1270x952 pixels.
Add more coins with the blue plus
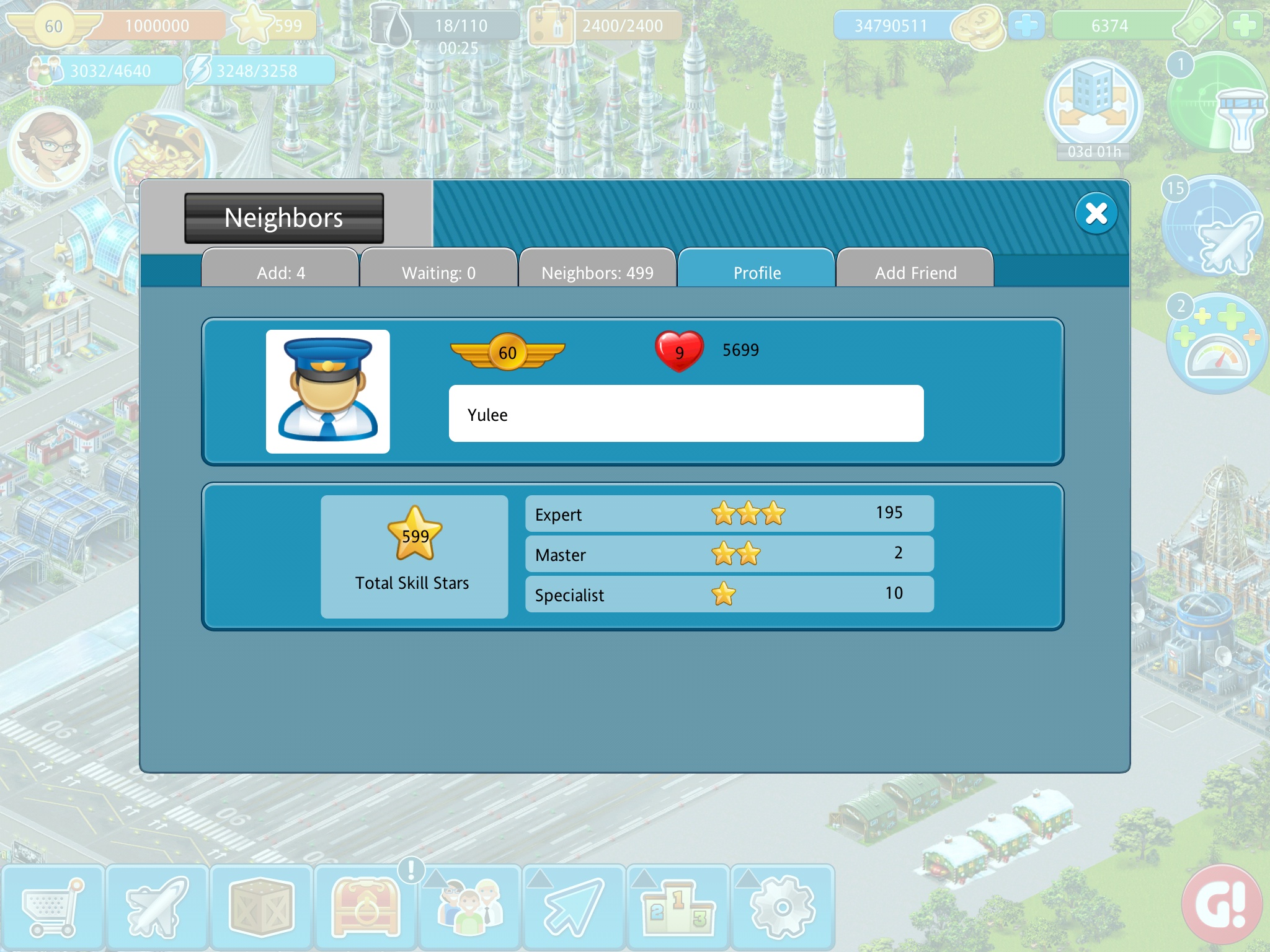(1026, 25)
